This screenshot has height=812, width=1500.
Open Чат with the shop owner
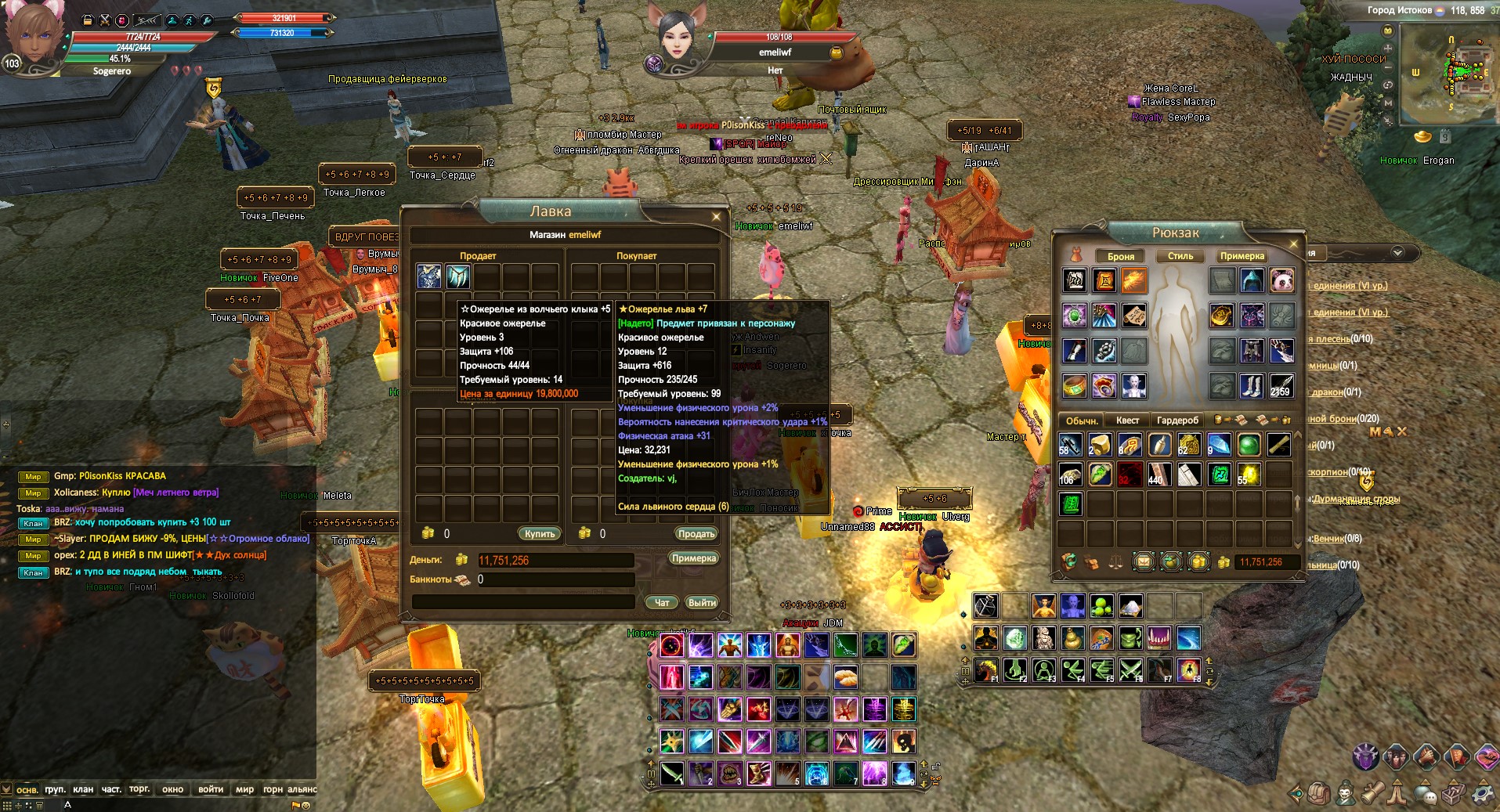tap(662, 602)
